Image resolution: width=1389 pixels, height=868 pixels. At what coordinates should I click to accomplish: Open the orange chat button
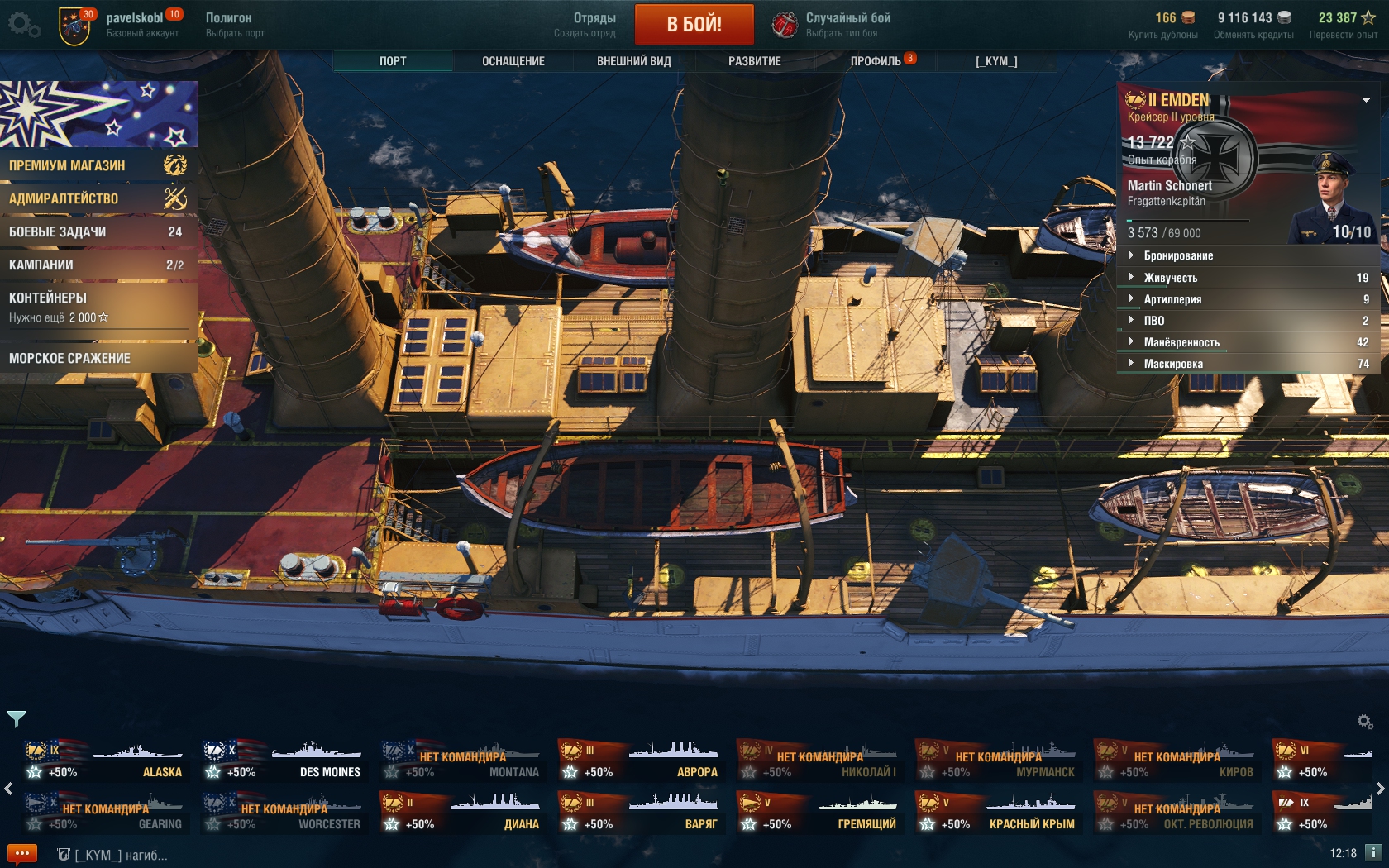pos(22,854)
